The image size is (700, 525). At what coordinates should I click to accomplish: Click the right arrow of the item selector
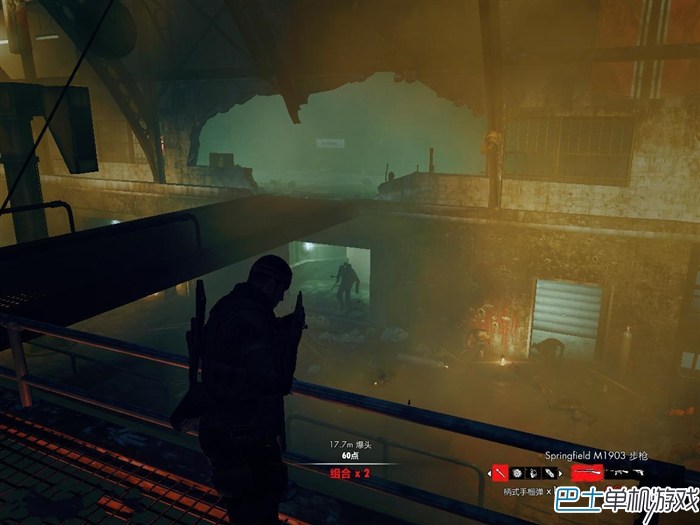pos(560,473)
